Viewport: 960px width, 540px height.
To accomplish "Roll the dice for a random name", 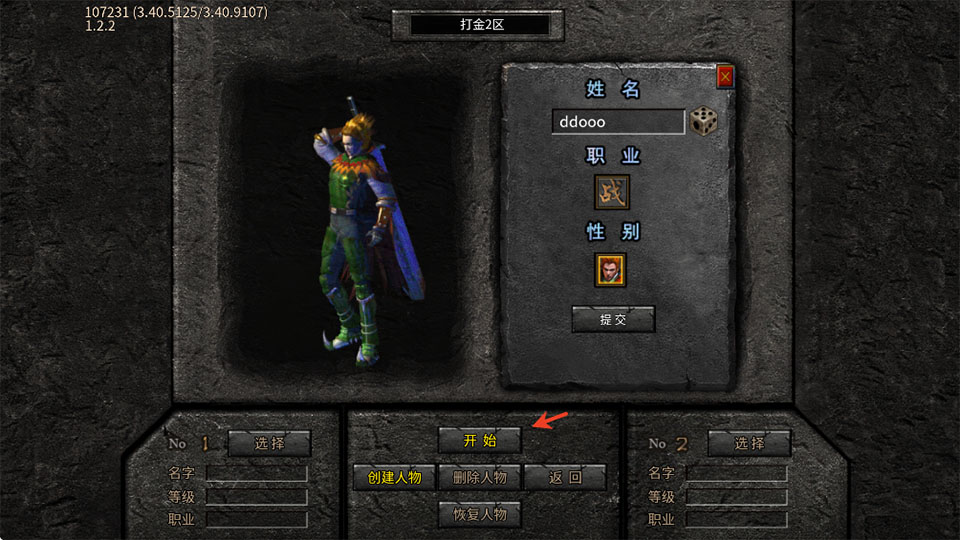I will click(703, 122).
